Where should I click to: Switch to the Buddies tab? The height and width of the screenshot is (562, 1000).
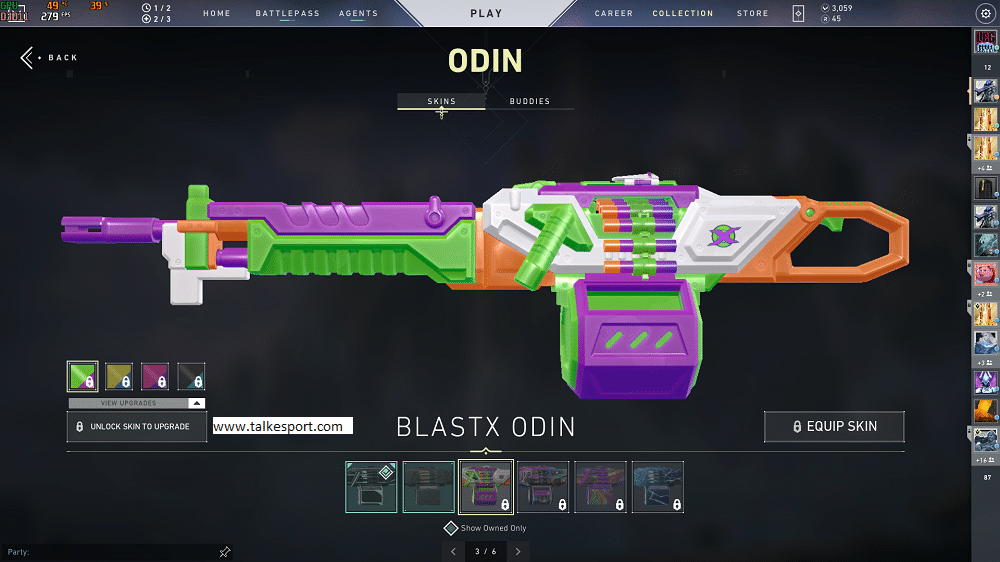(529, 102)
